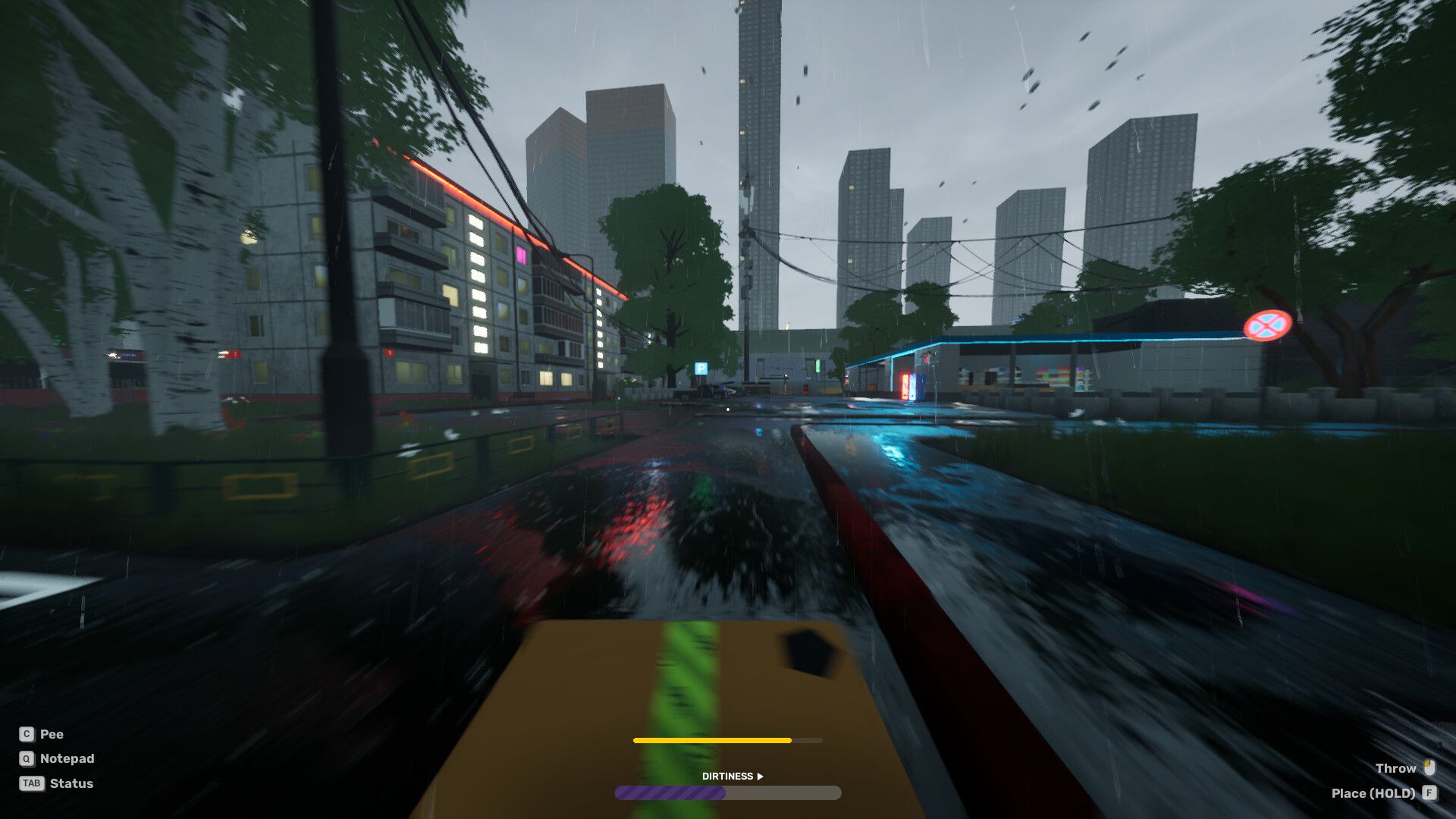
Task: Click the yellow durability bar above Dirtiness
Action: [713, 739]
